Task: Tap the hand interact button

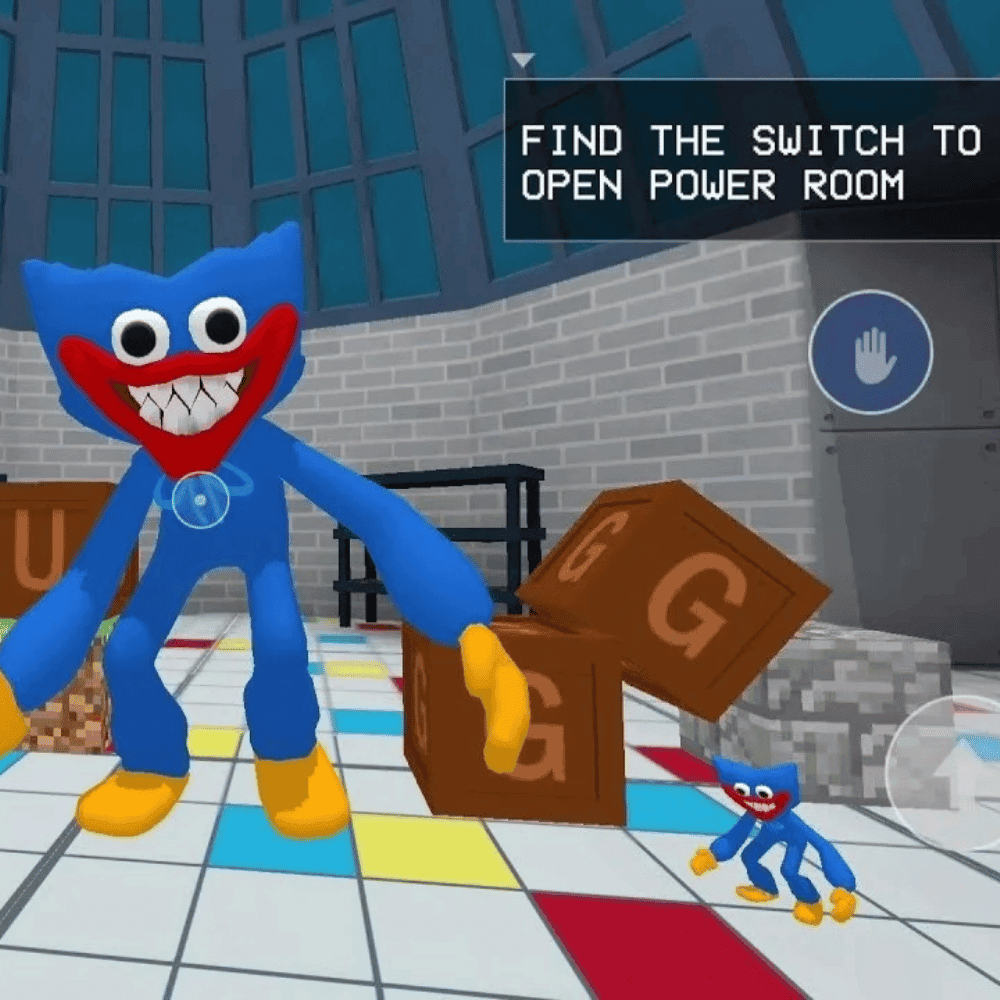Action: pos(870,353)
